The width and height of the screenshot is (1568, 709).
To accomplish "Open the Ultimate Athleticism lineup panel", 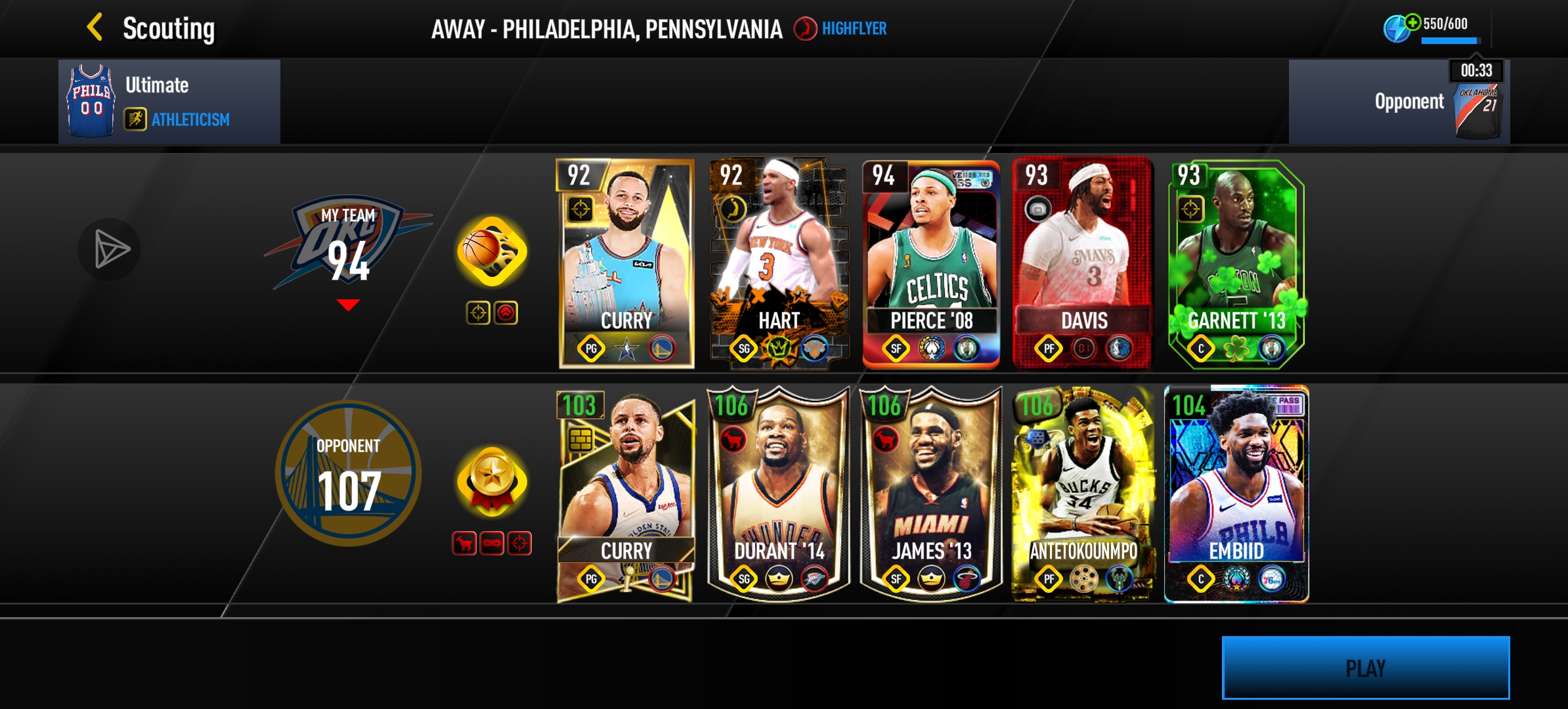I will [169, 102].
